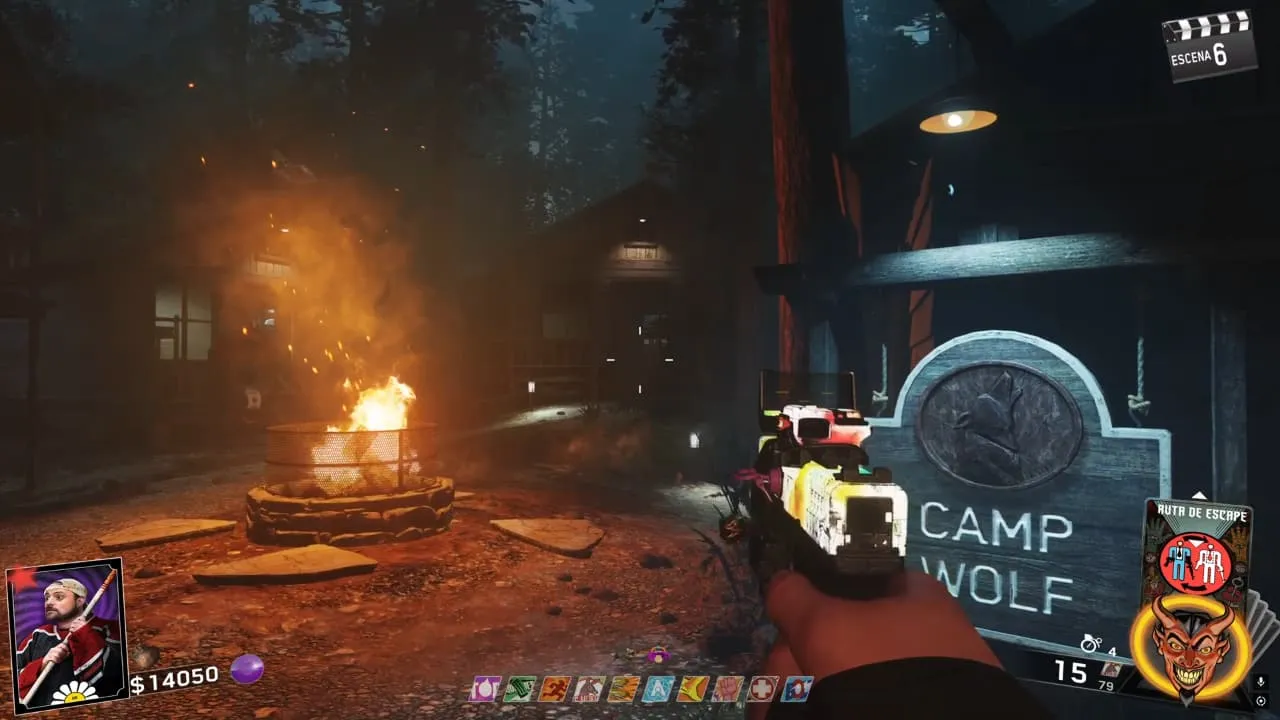Select the purple perk icon in the perk row

485,689
